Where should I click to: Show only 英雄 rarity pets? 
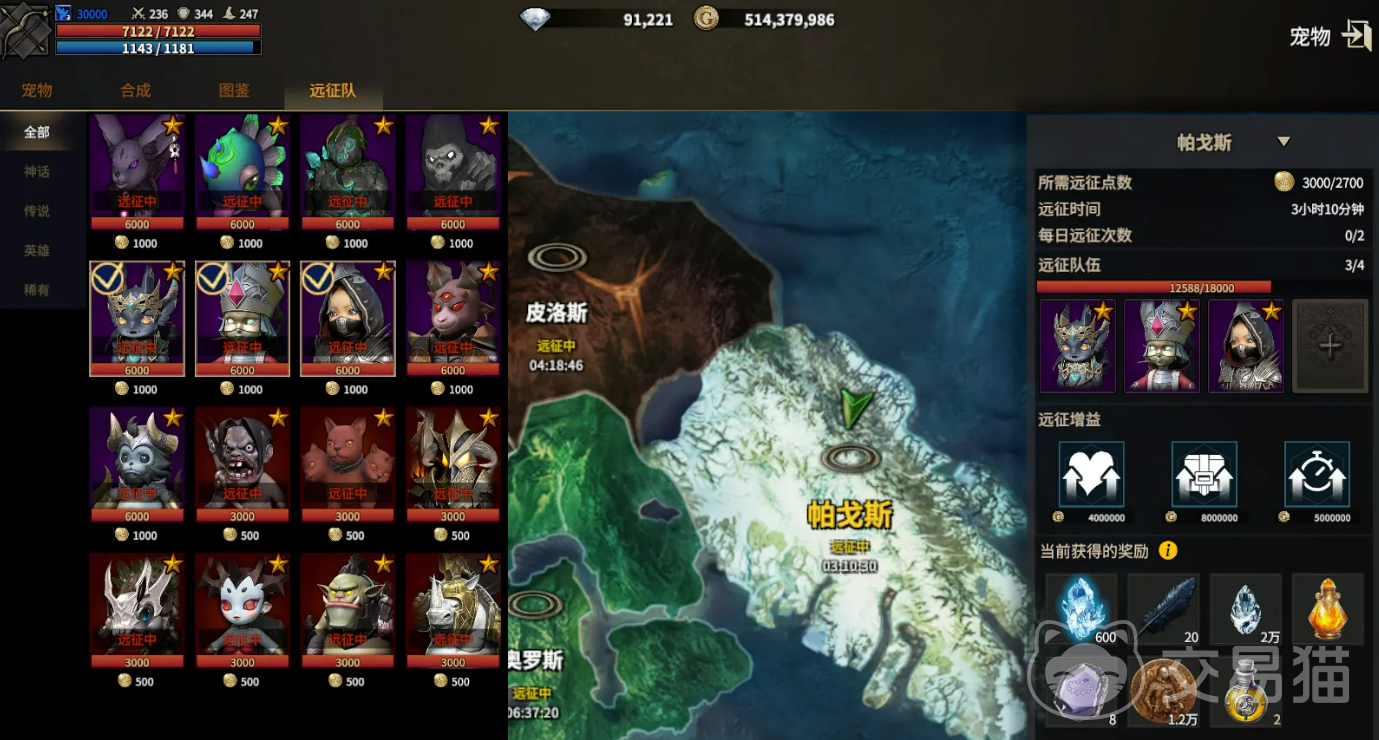tap(37, 250)
